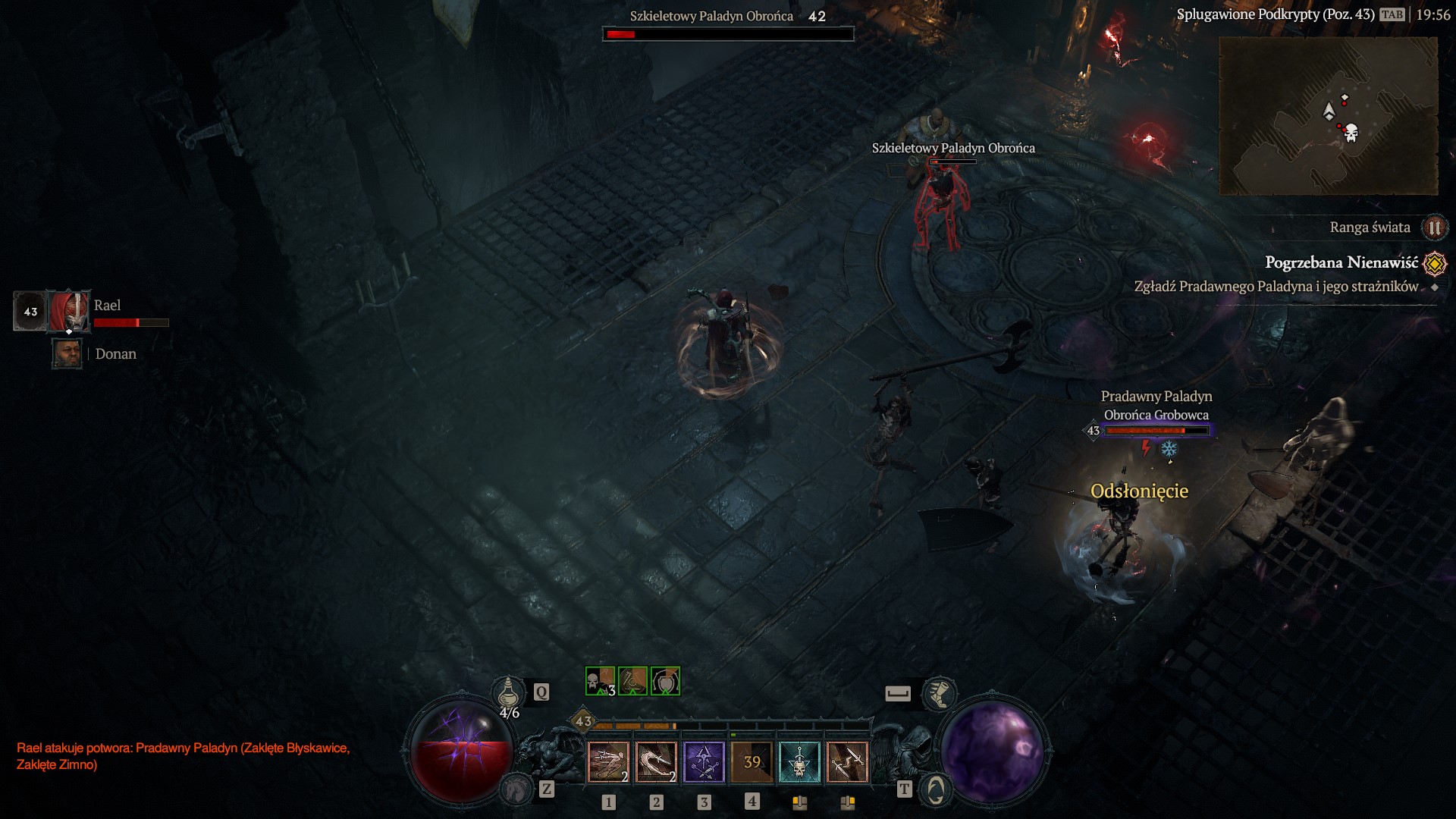Screen dimensions: 1456x819
Task: Click the skull marker on the minimap
Action: coord(1351,133)
